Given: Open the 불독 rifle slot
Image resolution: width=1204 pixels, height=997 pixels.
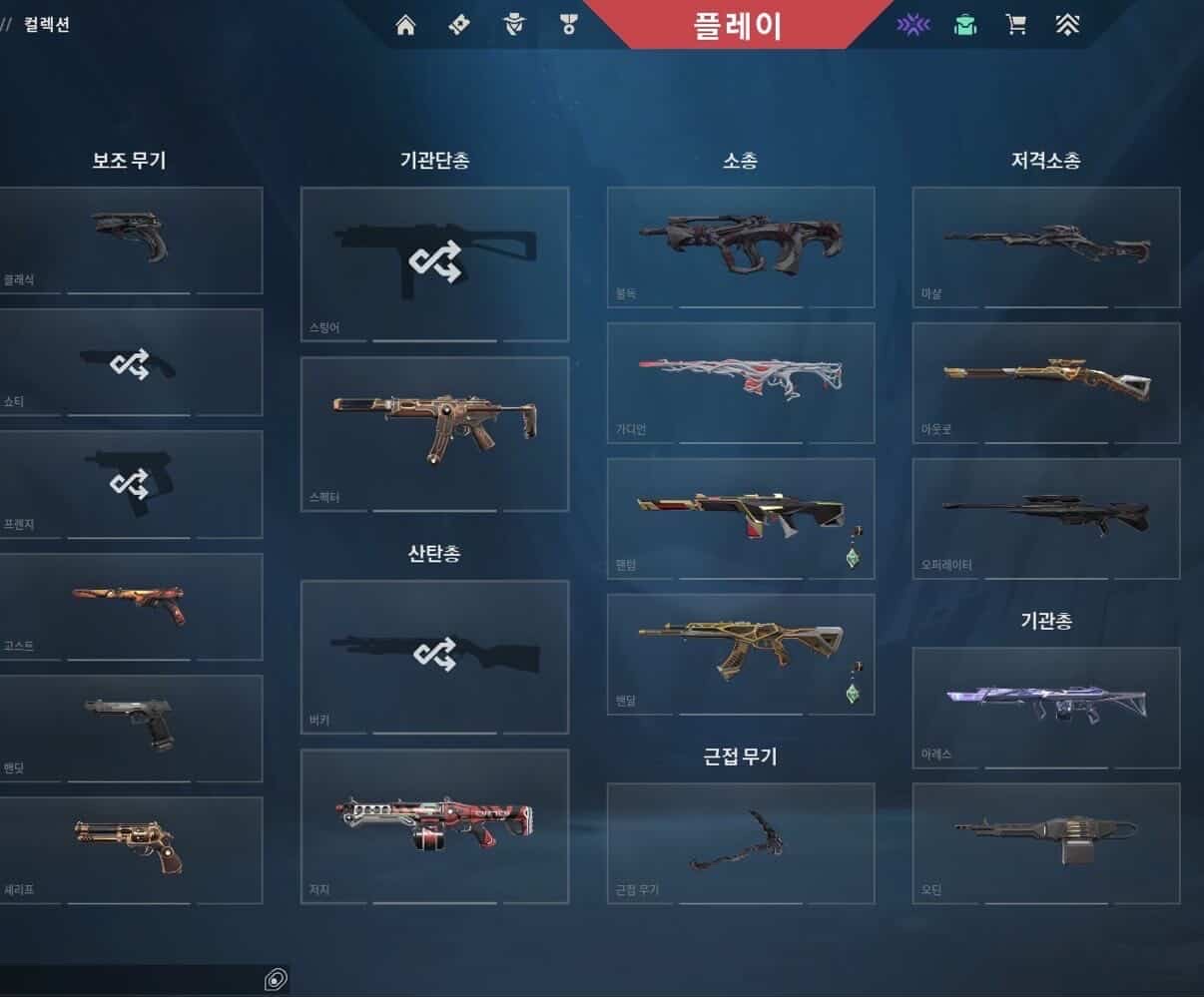Looking at the screenshot, I should pyautogui.click(x=741, y=246).
